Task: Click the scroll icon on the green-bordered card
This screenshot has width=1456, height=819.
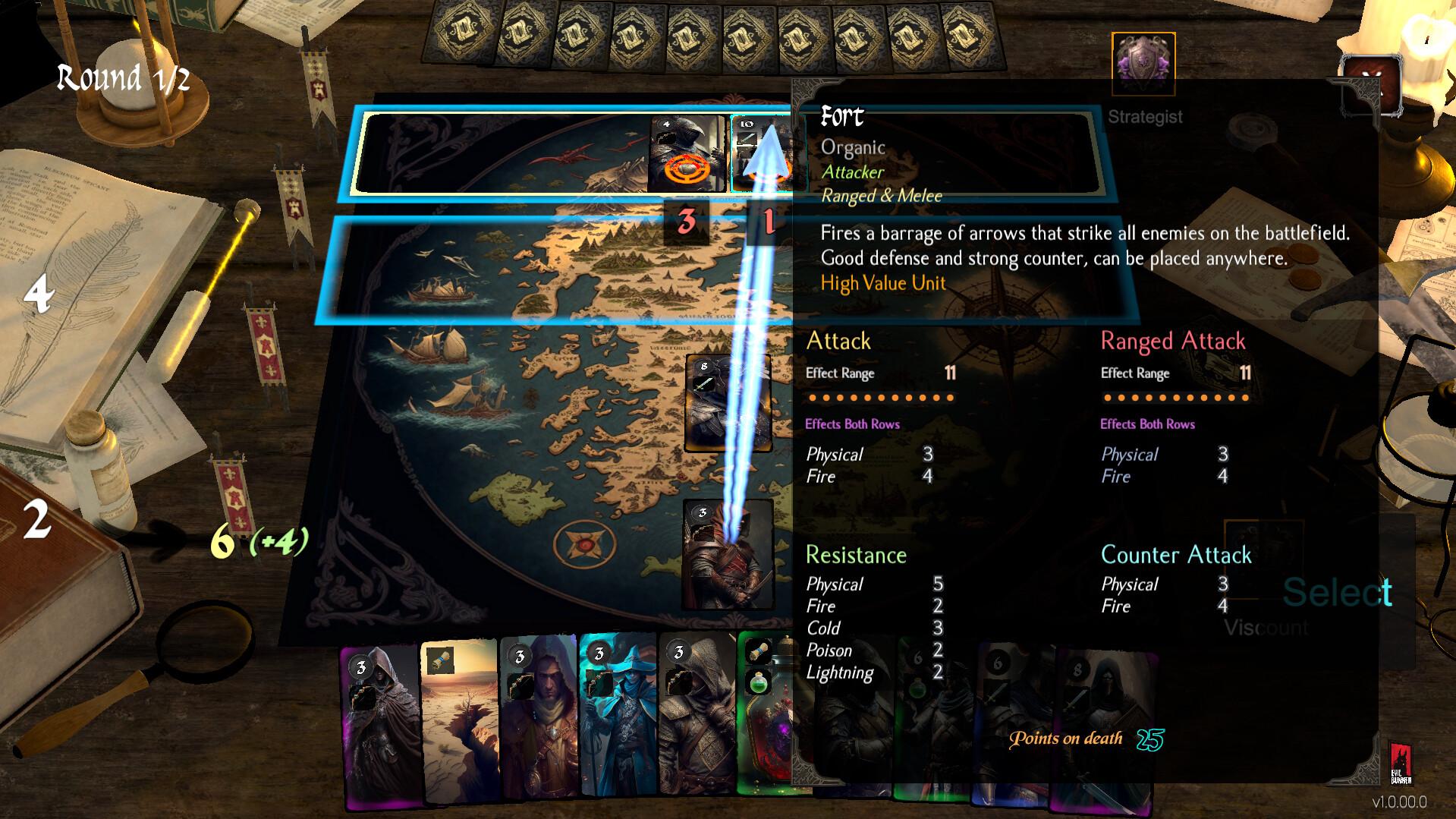Action: pyautogui.click(x=757, y=653)
